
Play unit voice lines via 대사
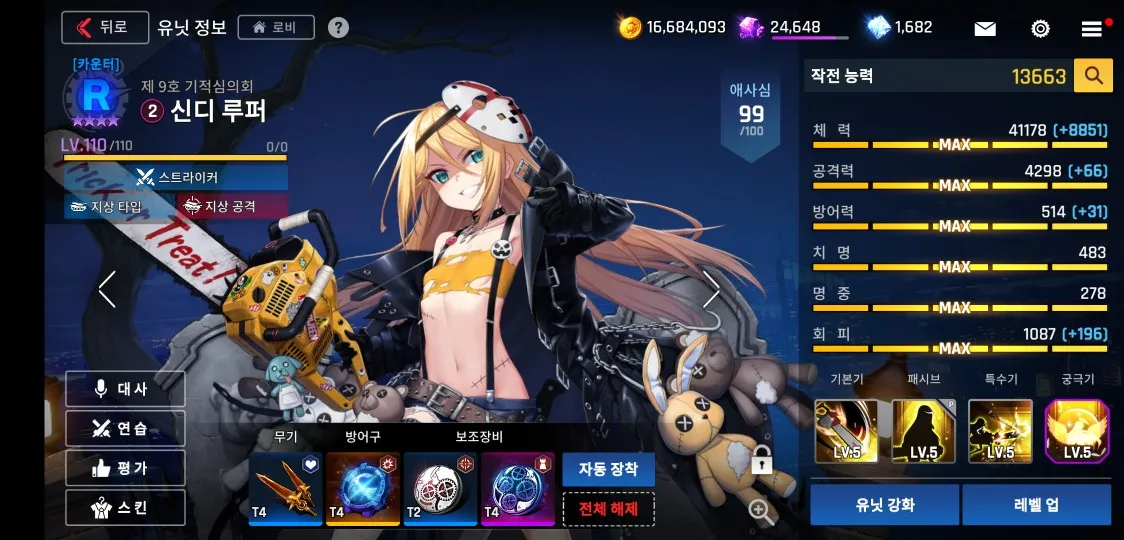point(125,389)
